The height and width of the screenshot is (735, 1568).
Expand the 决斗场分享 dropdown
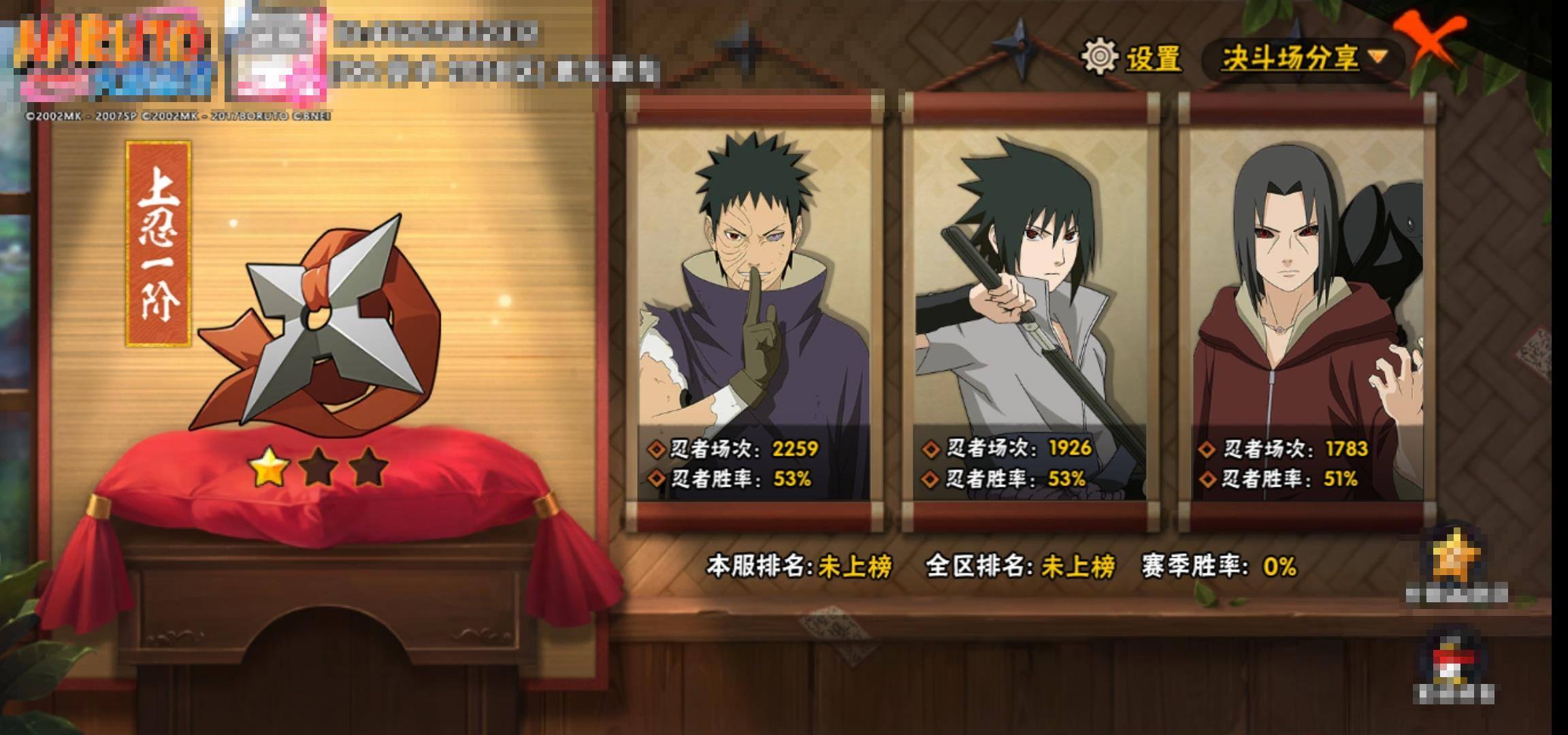[1303, 59]
